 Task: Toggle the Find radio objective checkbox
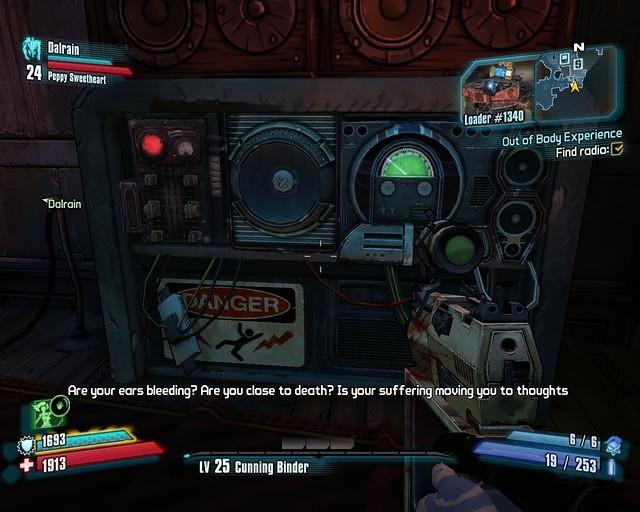[617, 150]
